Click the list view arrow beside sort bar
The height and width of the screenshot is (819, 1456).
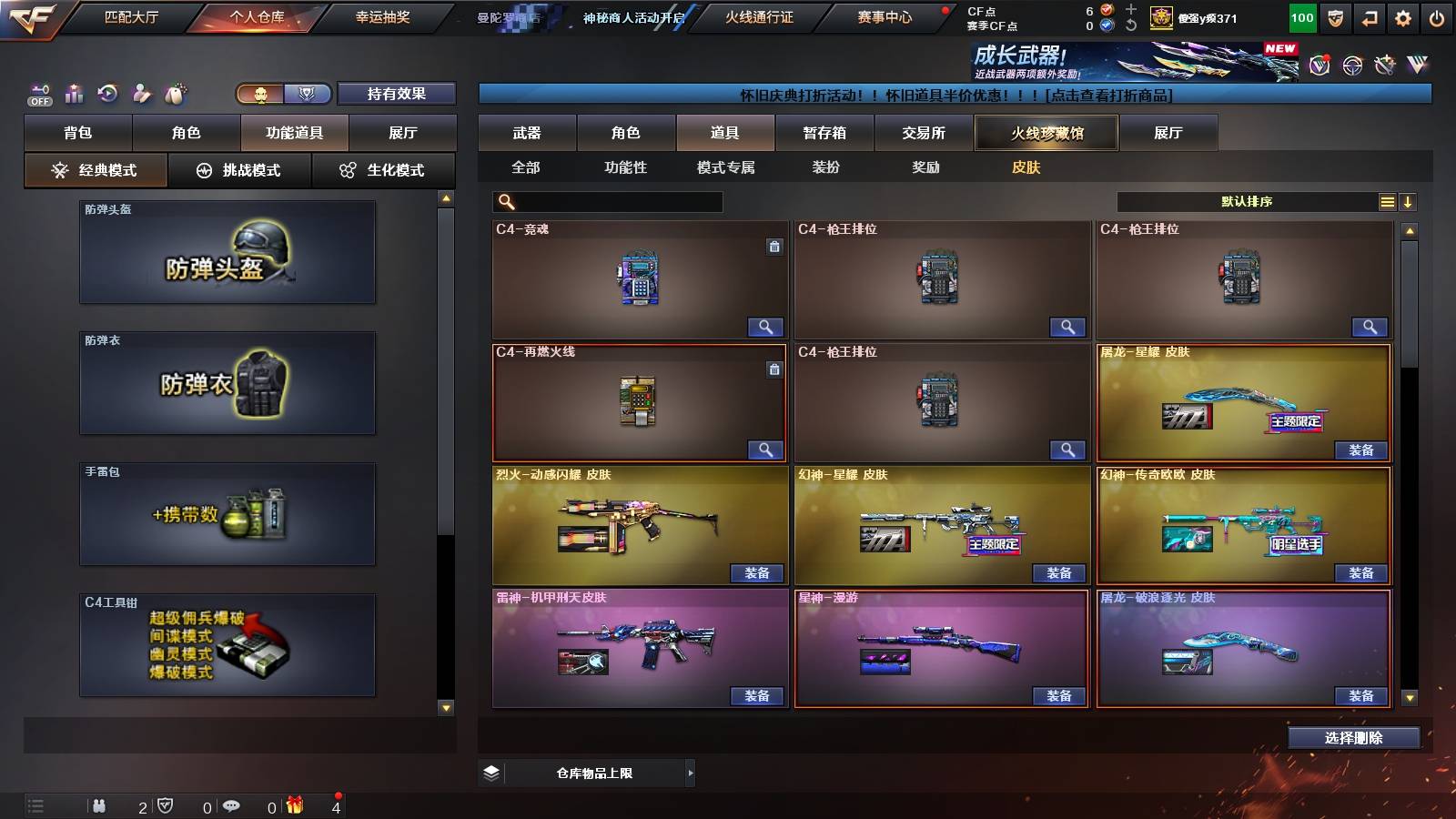coord(1408,201)
